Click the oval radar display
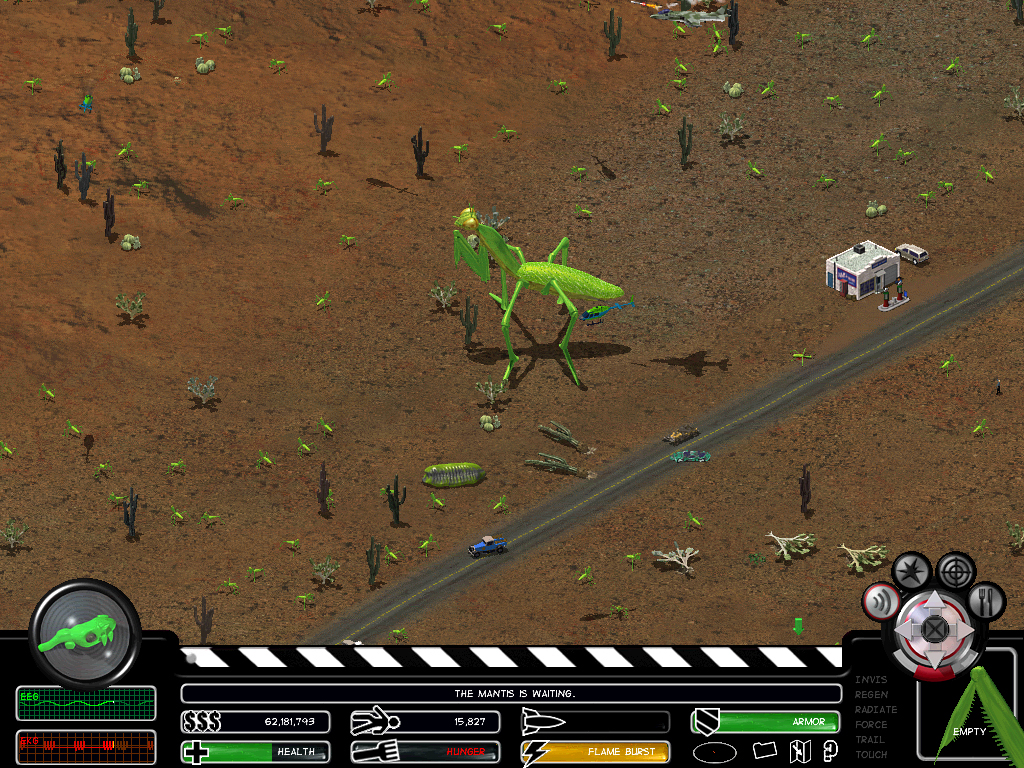This screenshot has height=768, width=1024. click(714, 751)
